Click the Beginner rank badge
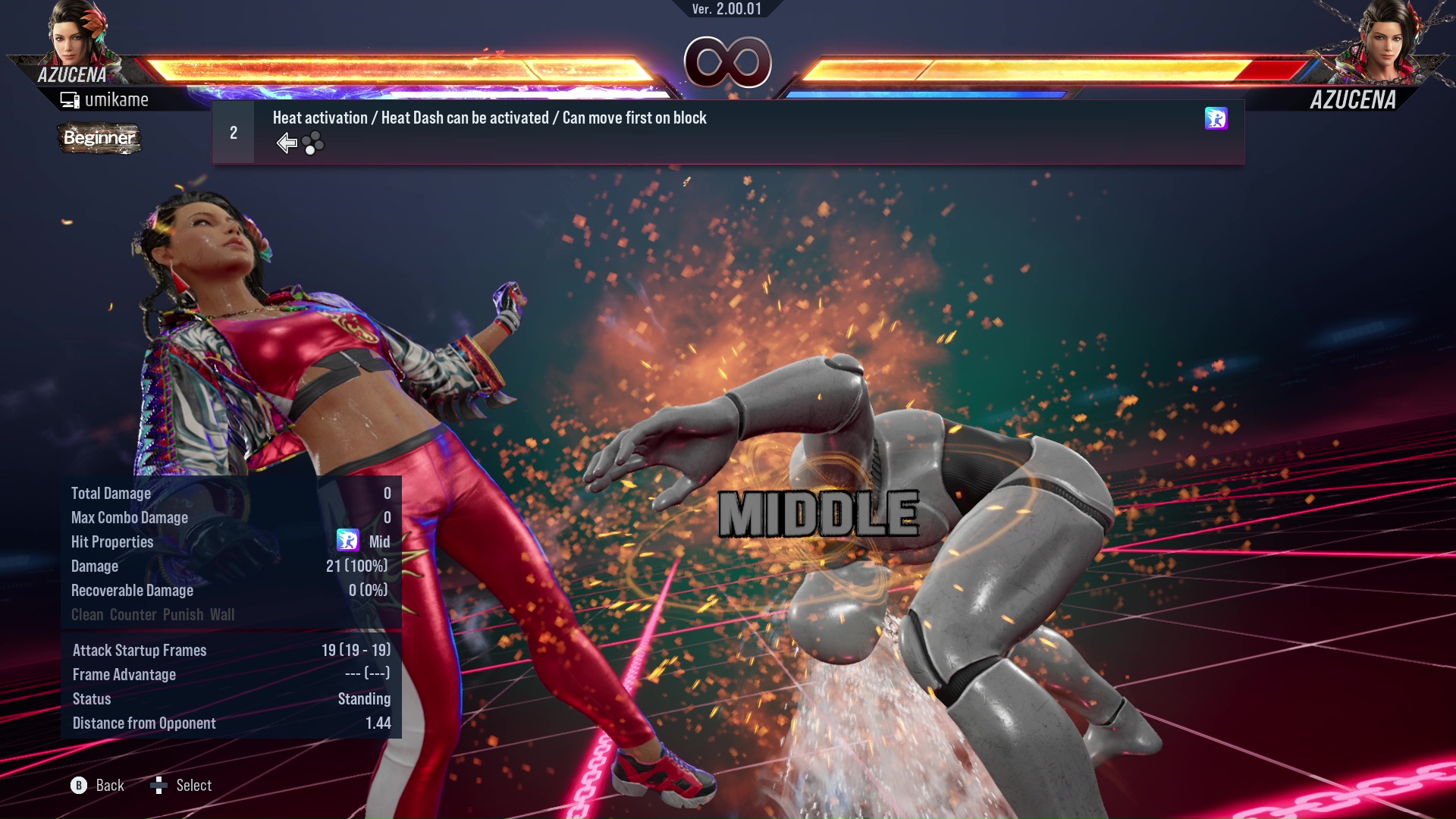 click(x=99, y=138)
